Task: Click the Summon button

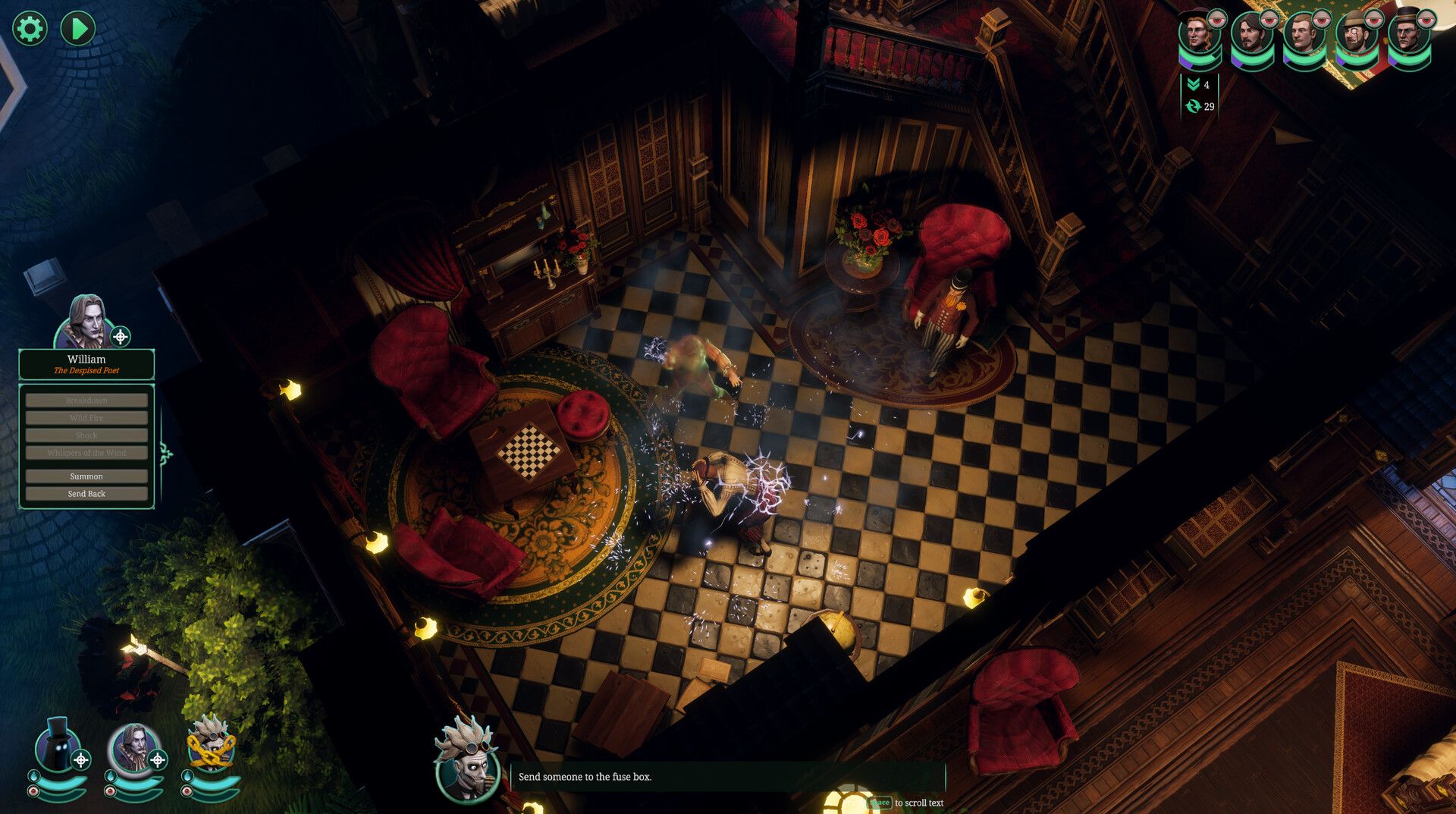Action: click(86, 476)
